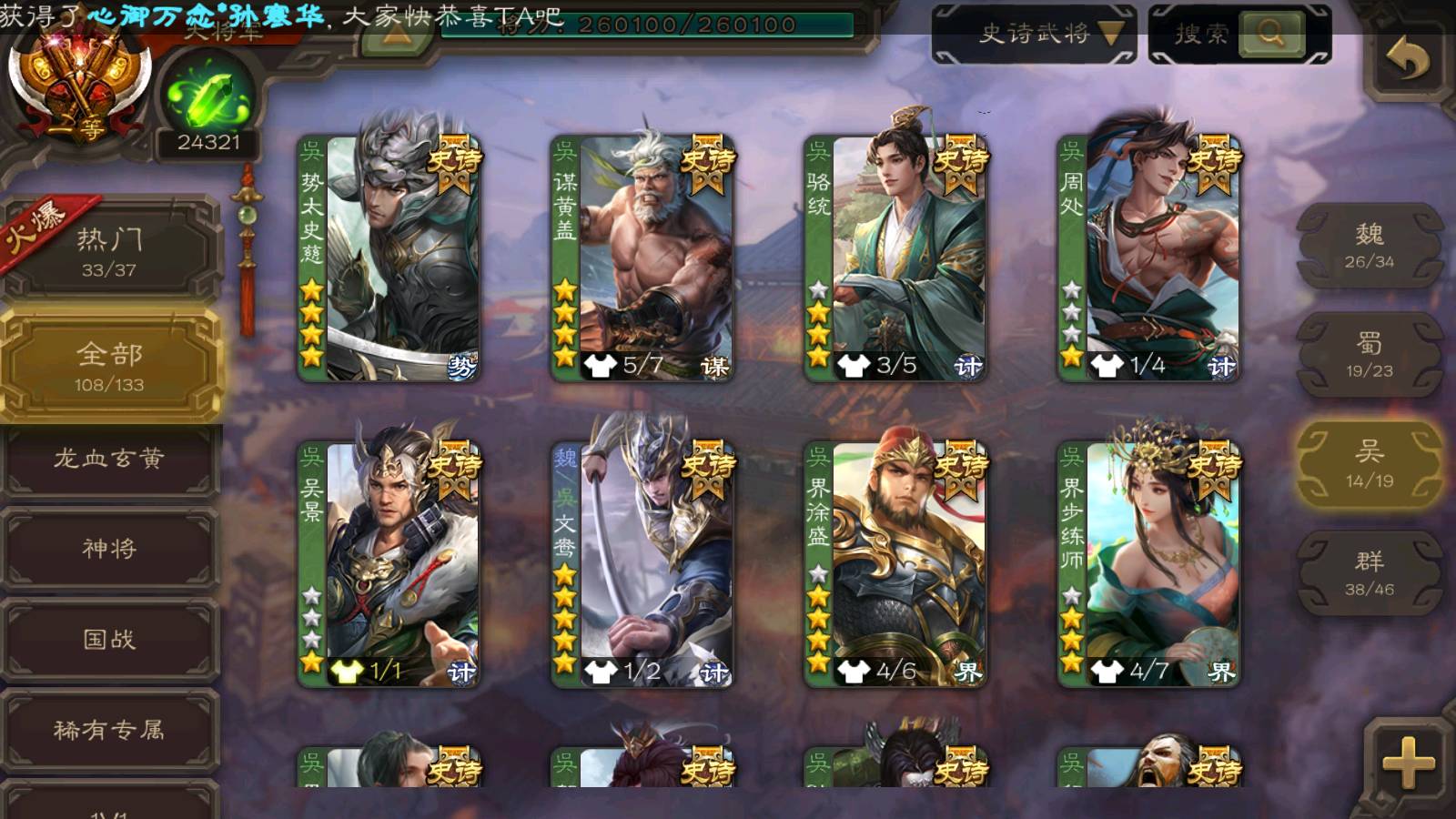
Task: Filter by 魏 faction
Action: coord(1369,246)
